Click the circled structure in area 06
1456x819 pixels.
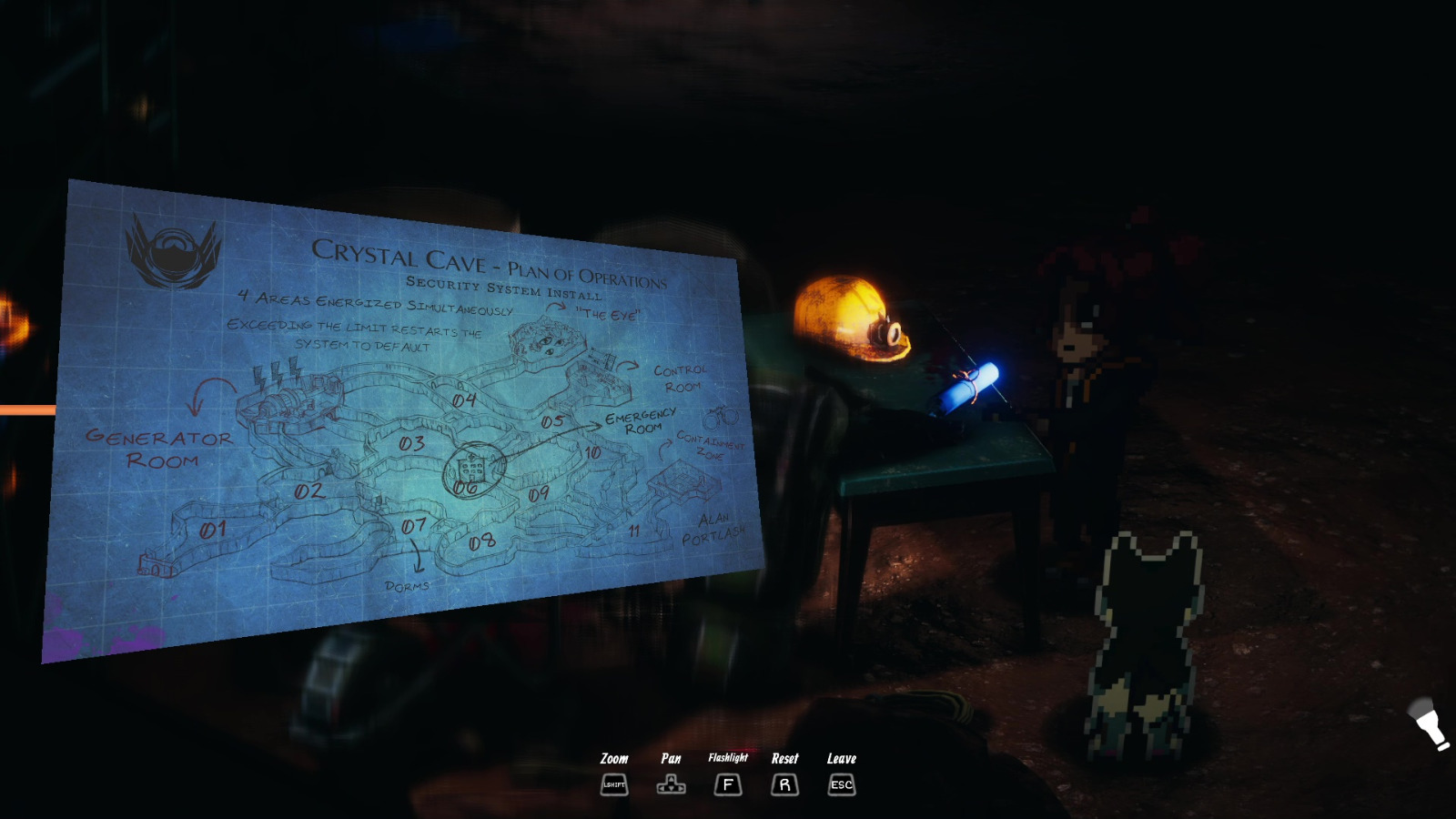pyautogui.click(x=471, y=467)
